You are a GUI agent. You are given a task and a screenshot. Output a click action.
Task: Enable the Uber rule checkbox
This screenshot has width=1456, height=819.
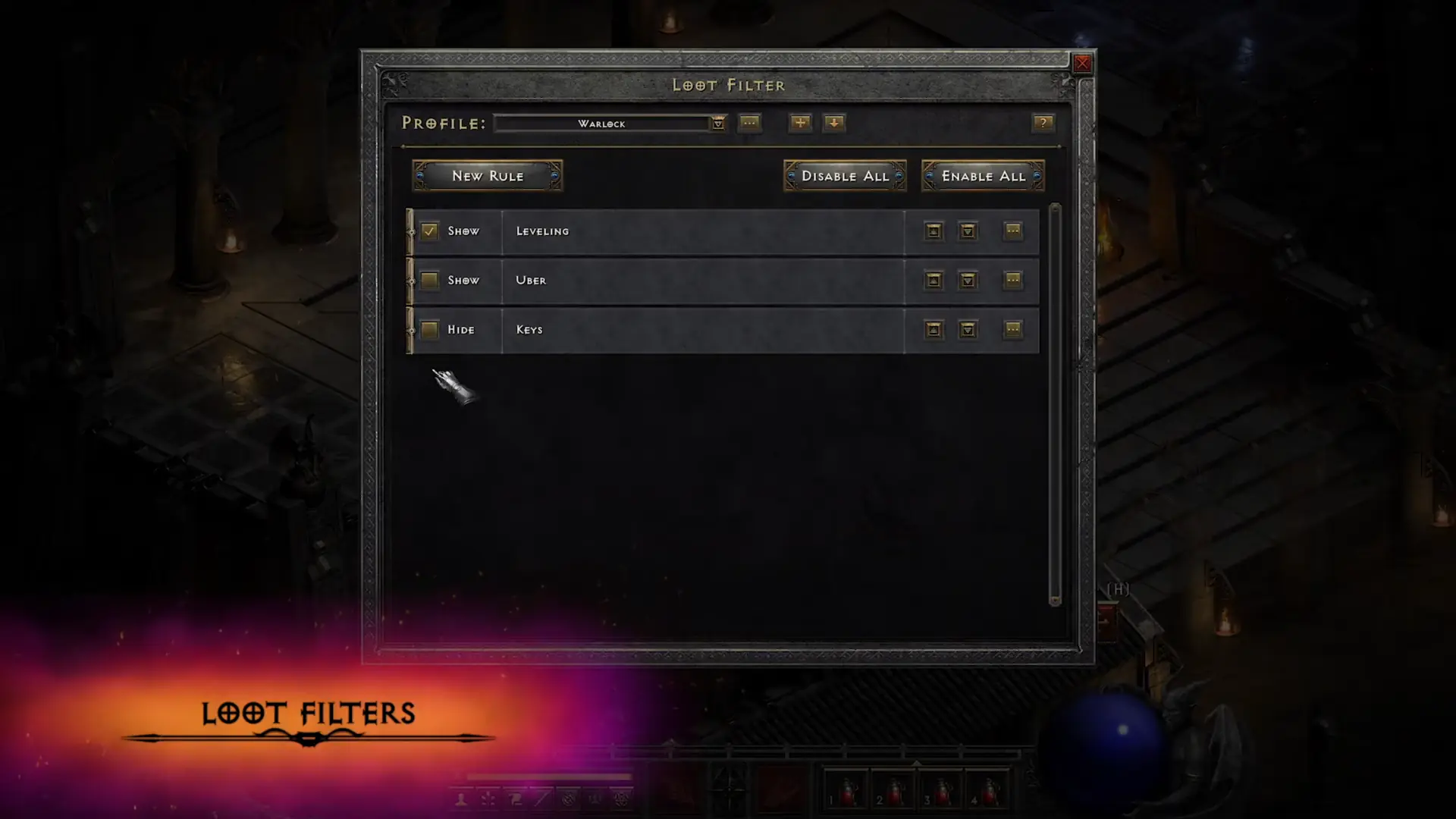click(429, 281)
